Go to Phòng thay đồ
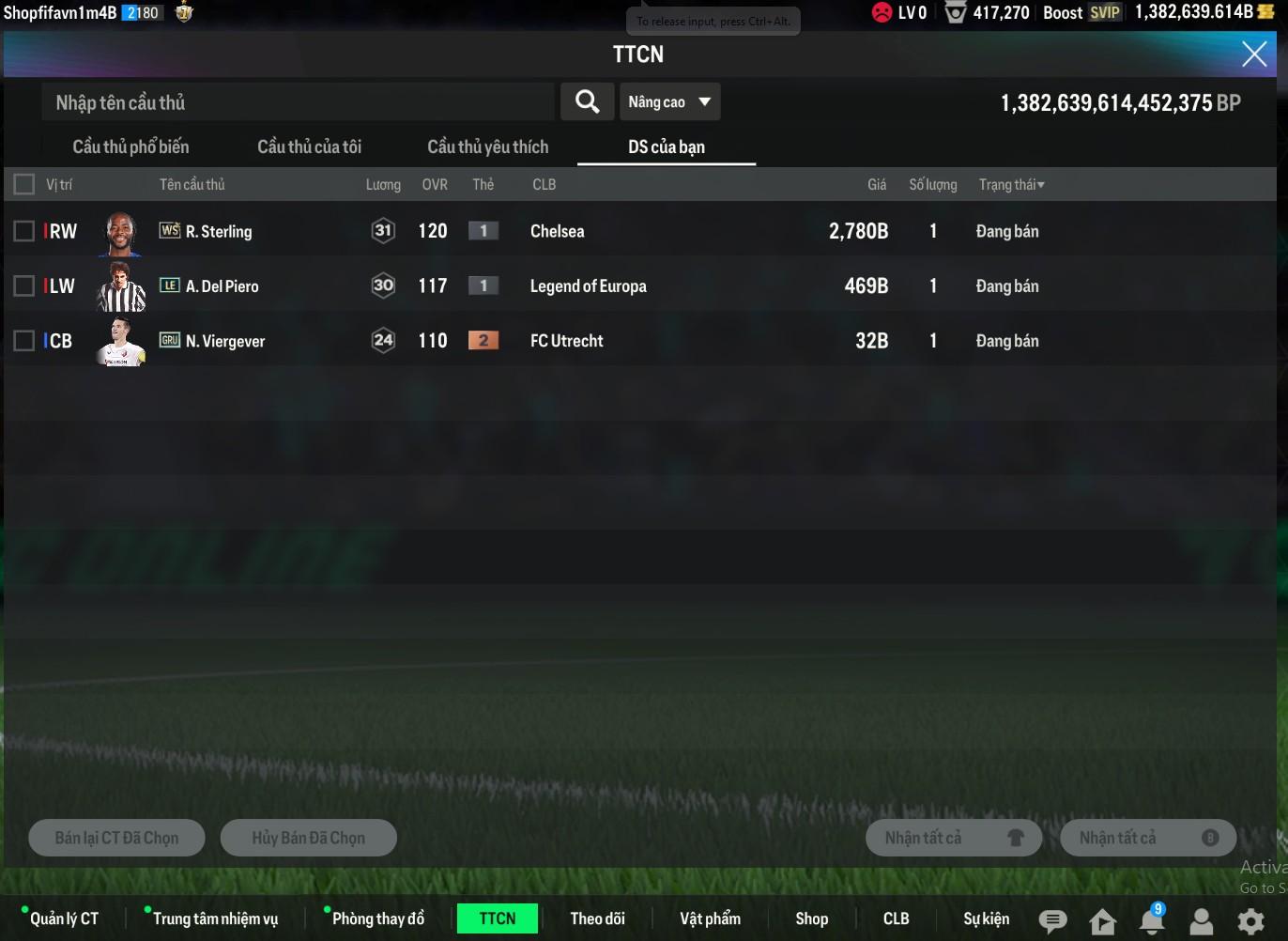Screen dimensions: 1288x941 (x=378, y=918)
